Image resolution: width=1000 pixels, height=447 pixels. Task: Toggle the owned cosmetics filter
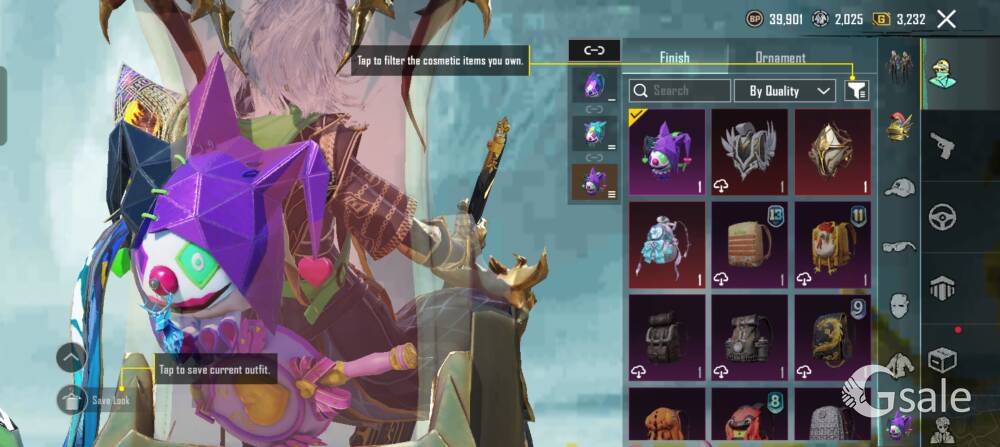click(x=856, y=90)
